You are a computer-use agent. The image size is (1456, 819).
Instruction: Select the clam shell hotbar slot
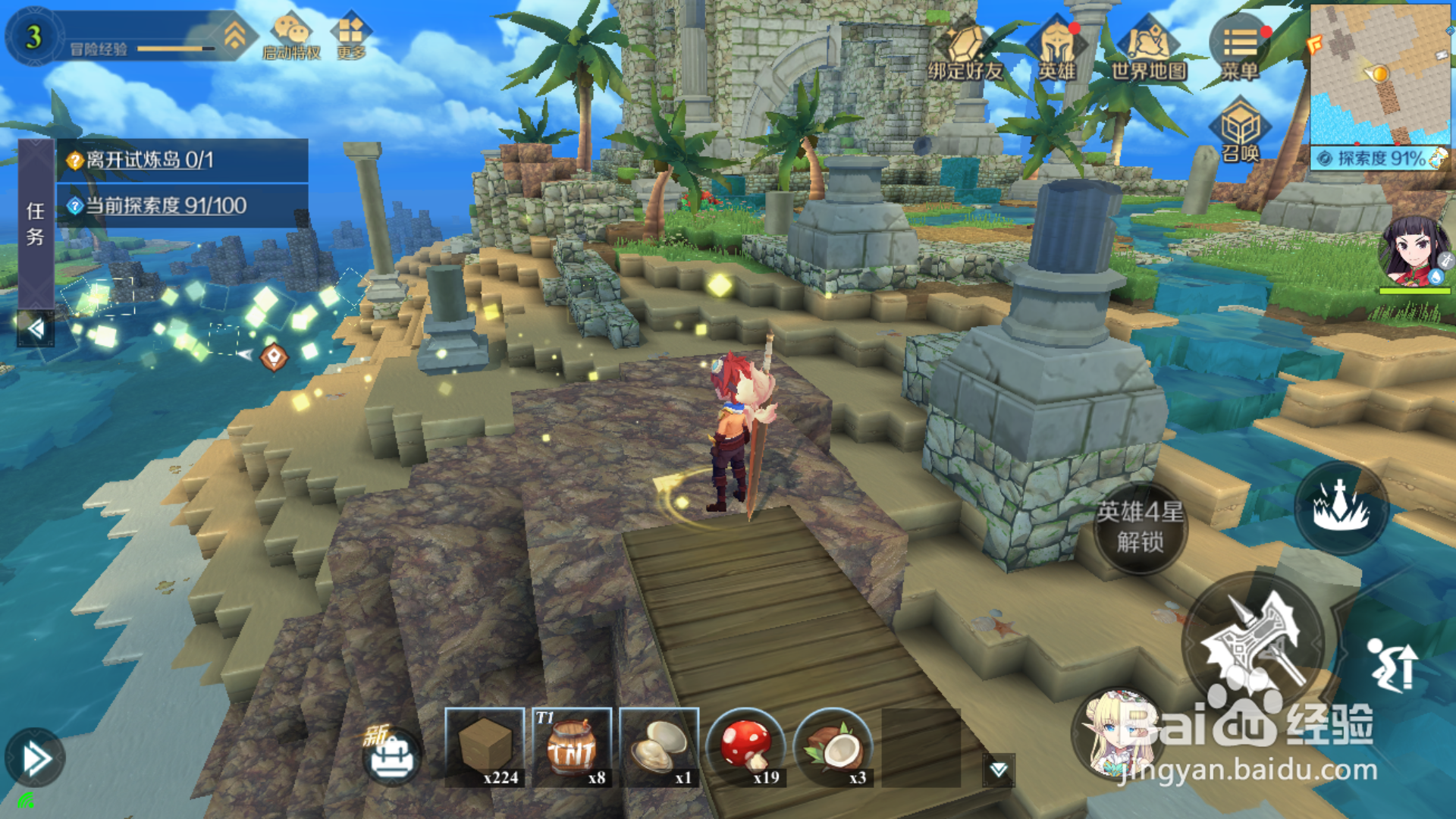[659, 747]
